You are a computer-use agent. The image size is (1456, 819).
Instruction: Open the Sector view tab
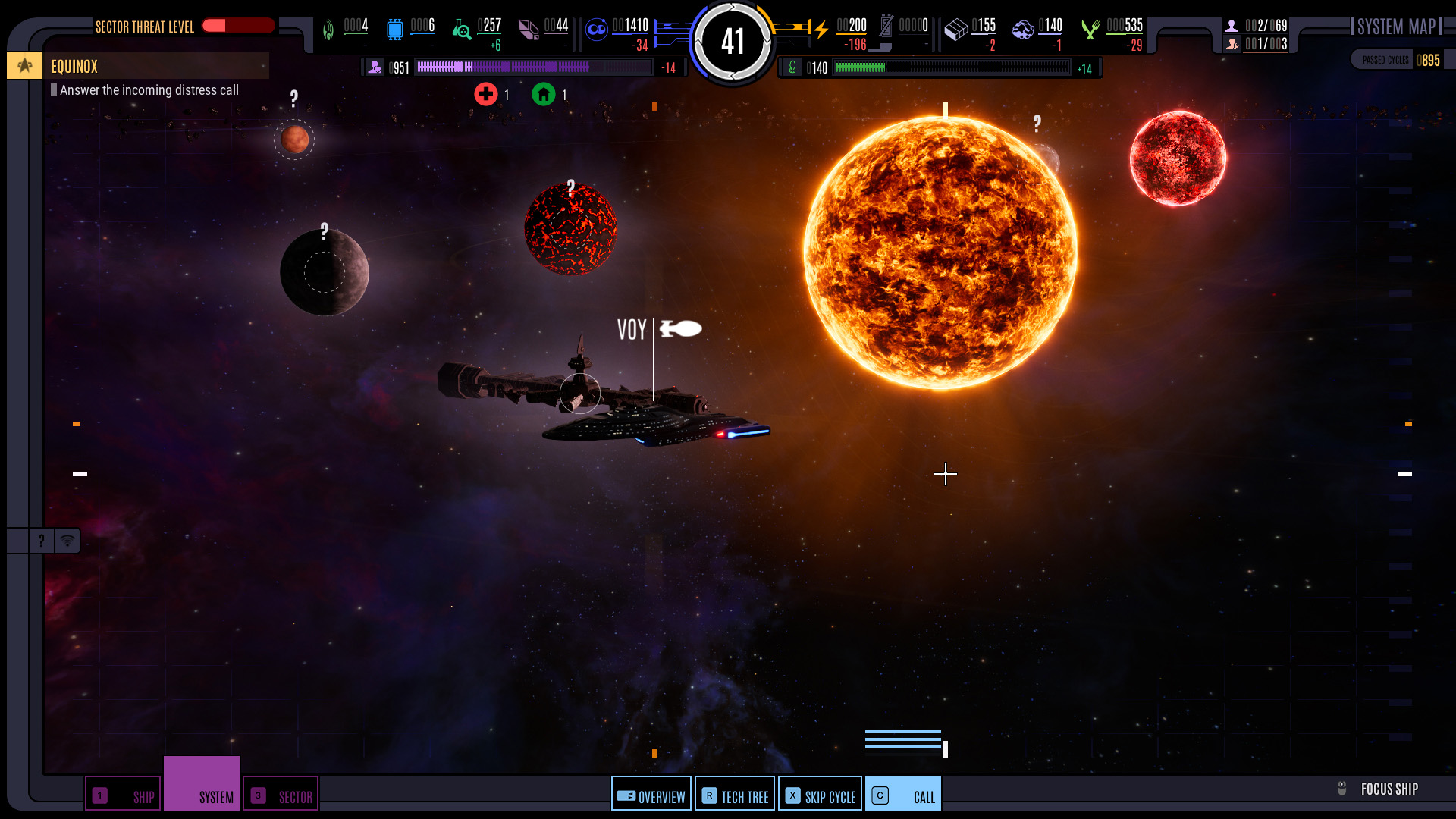coord(281,795)
